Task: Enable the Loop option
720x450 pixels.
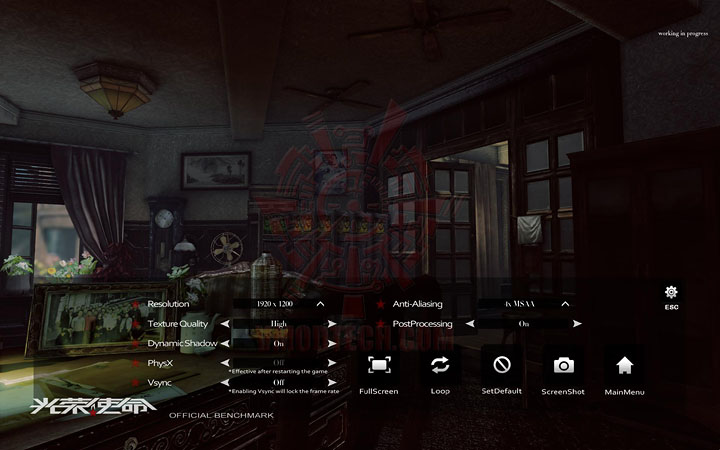Action: pyautogui.click(x=440, y=365)
